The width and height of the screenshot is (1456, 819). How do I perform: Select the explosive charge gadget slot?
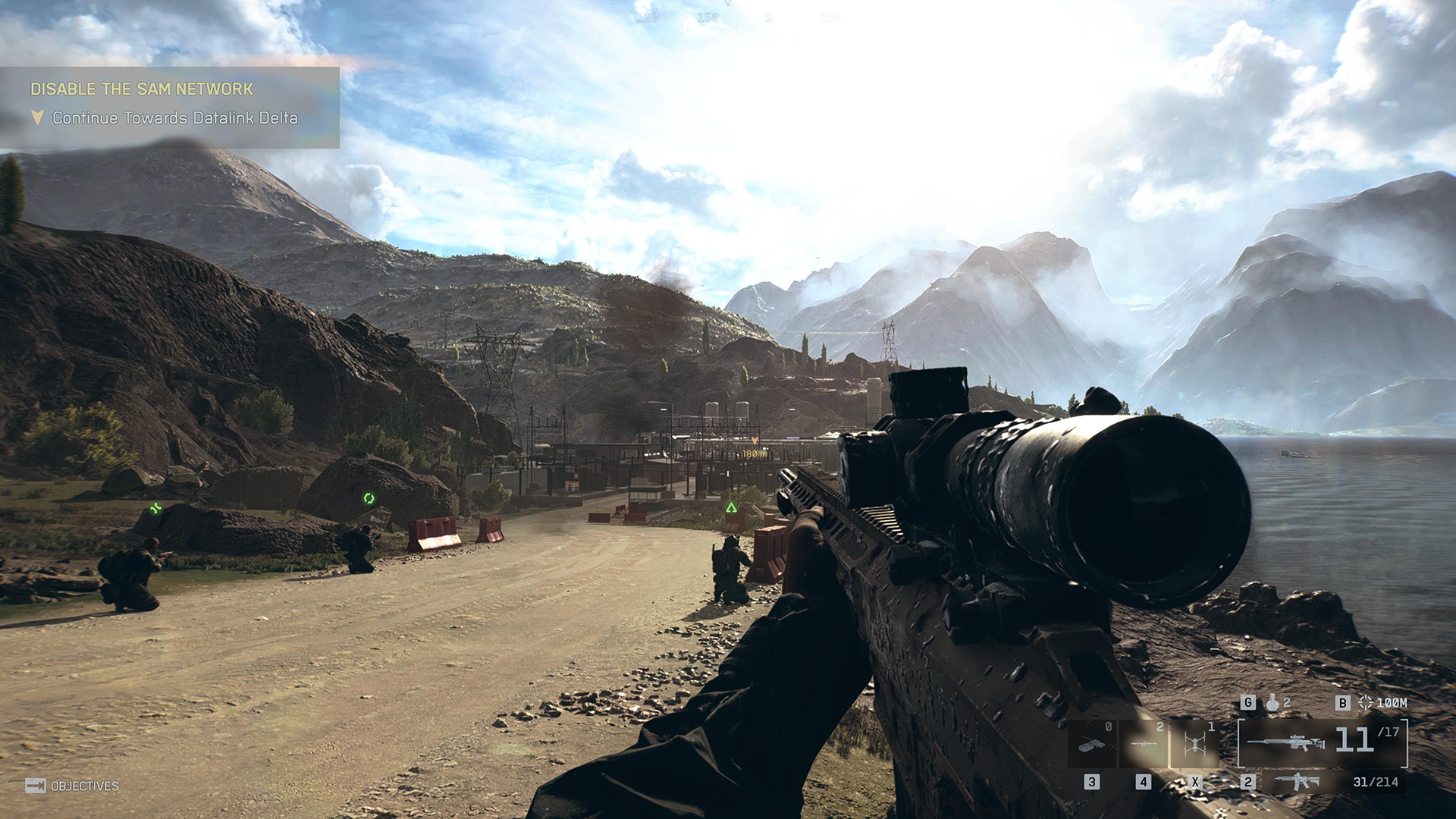coord(1092,743)
